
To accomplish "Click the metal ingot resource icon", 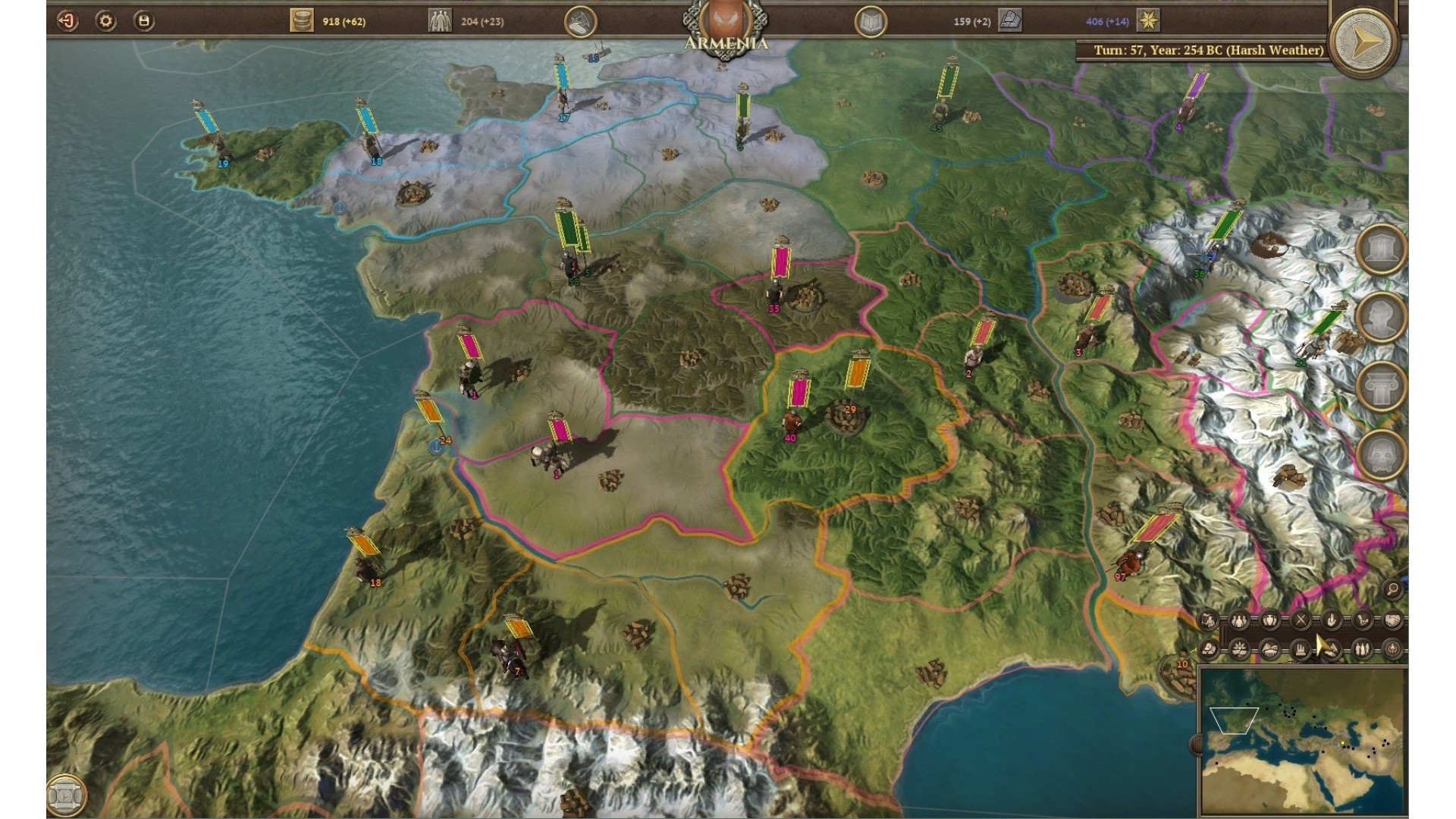I will [x=1009, y=20].
